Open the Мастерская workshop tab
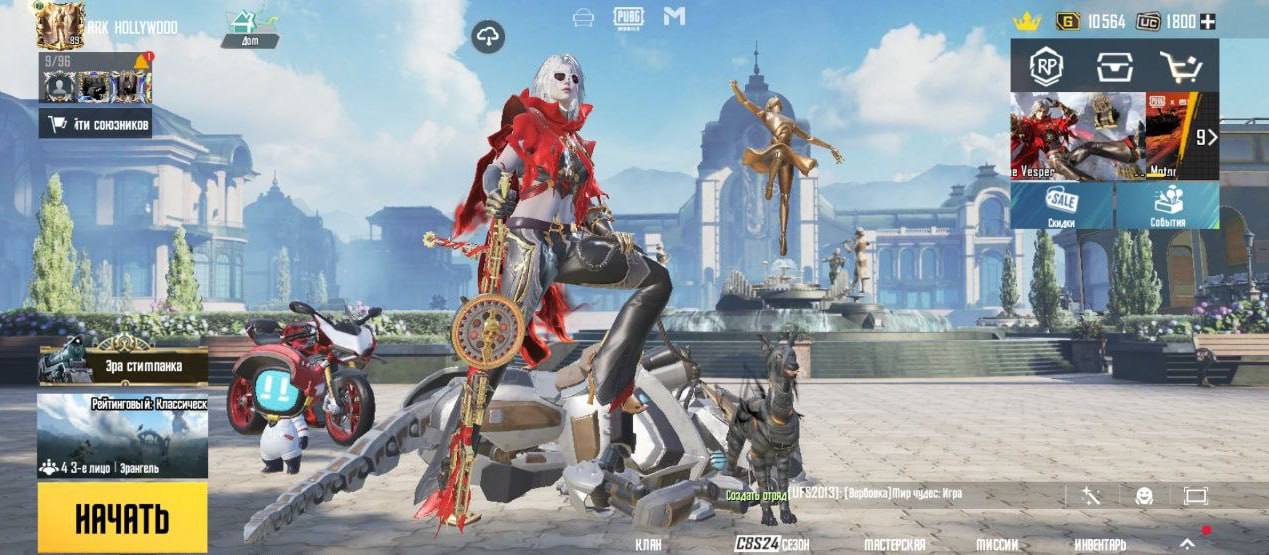The width and height of the screenshot is (1269, 555). 894,544
